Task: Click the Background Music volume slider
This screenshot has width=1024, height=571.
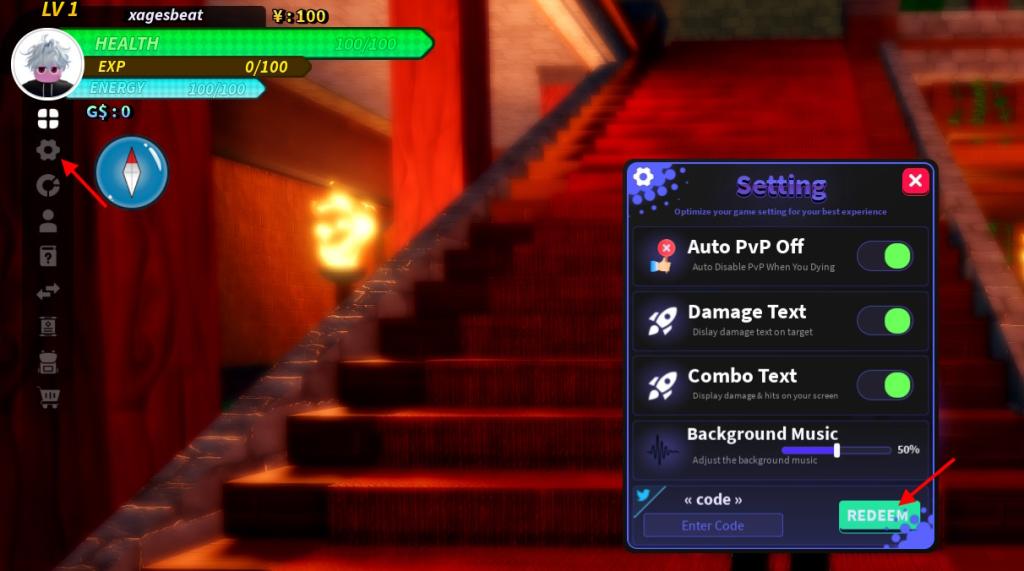Action: 836,450
